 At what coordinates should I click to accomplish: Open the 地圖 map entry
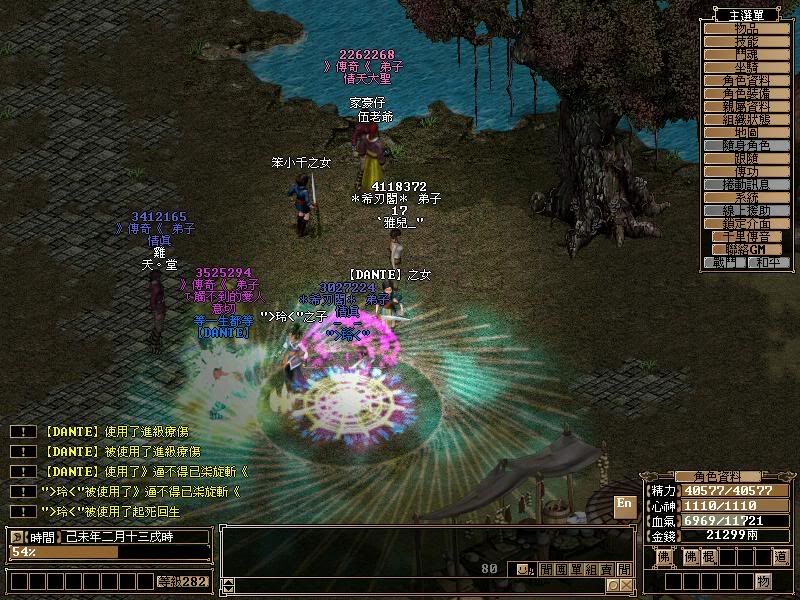pos(747,132)
